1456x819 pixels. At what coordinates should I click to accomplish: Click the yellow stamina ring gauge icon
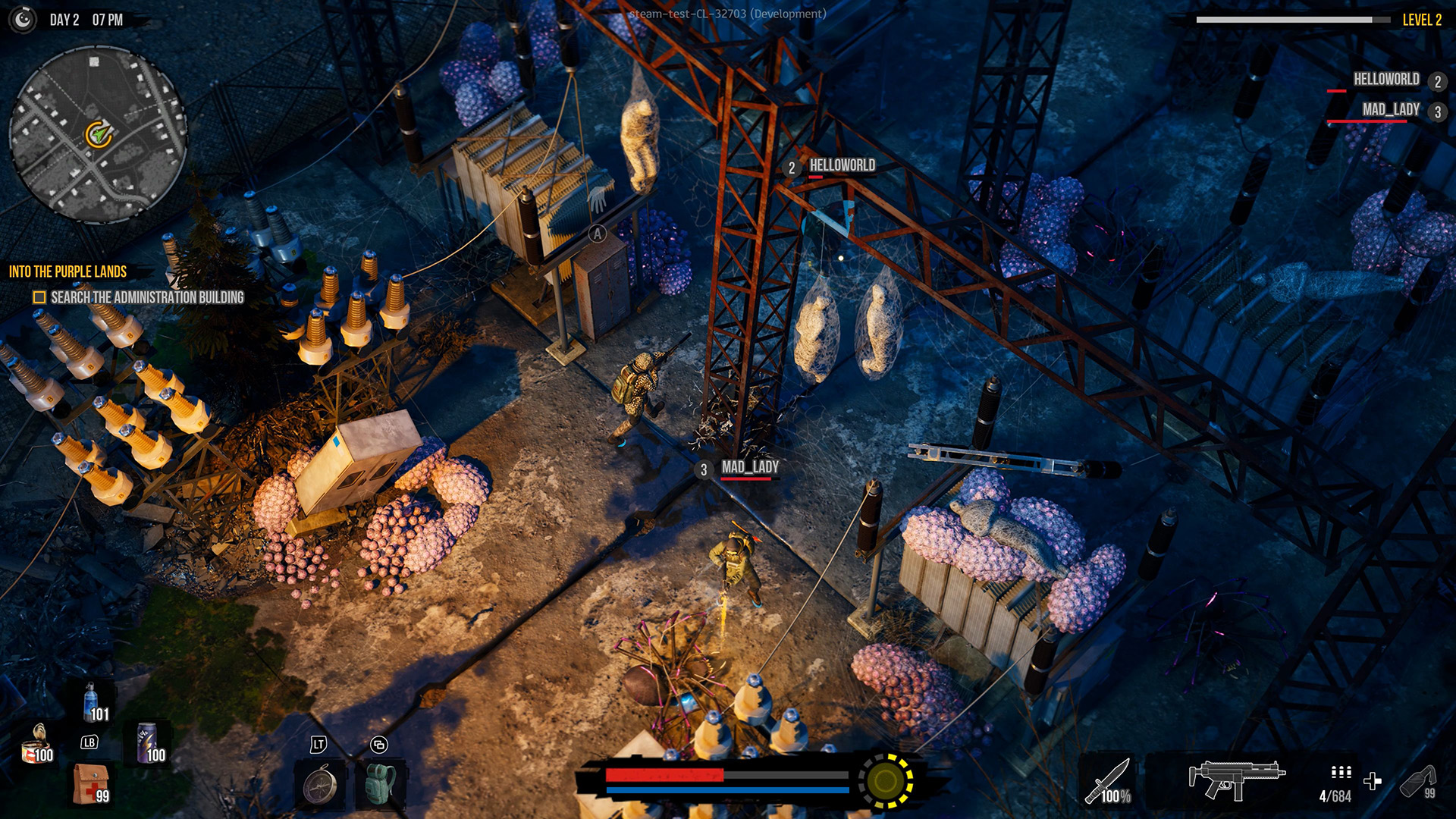tap(885, 780)
